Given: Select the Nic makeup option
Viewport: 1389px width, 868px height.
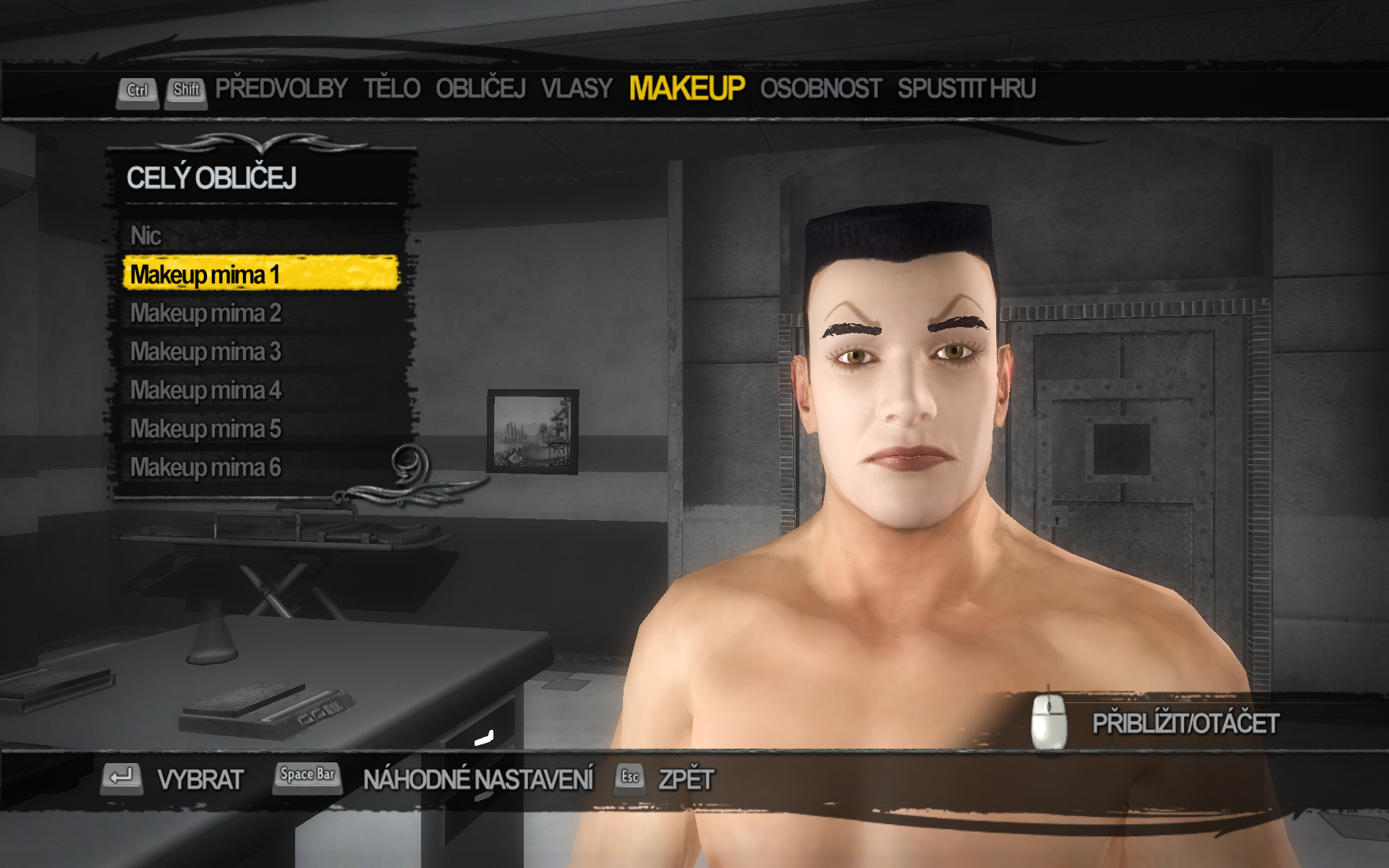Looking at the screenshot, I should click(x=146, y=236).
